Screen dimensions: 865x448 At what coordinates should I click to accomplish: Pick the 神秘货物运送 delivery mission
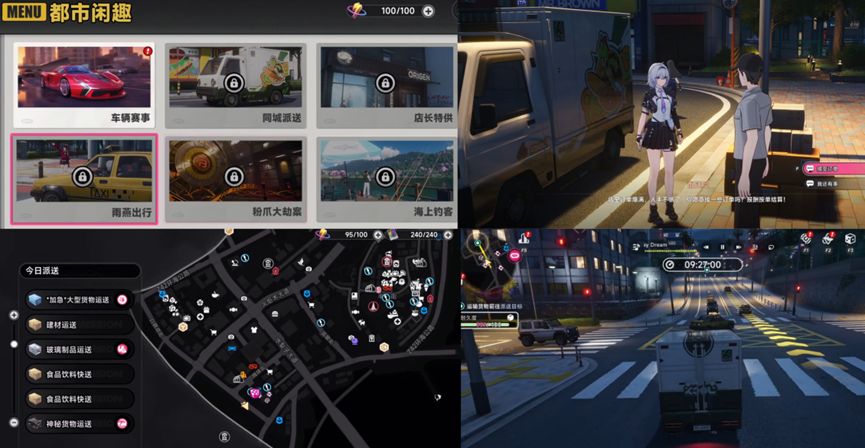pos(78,424)
